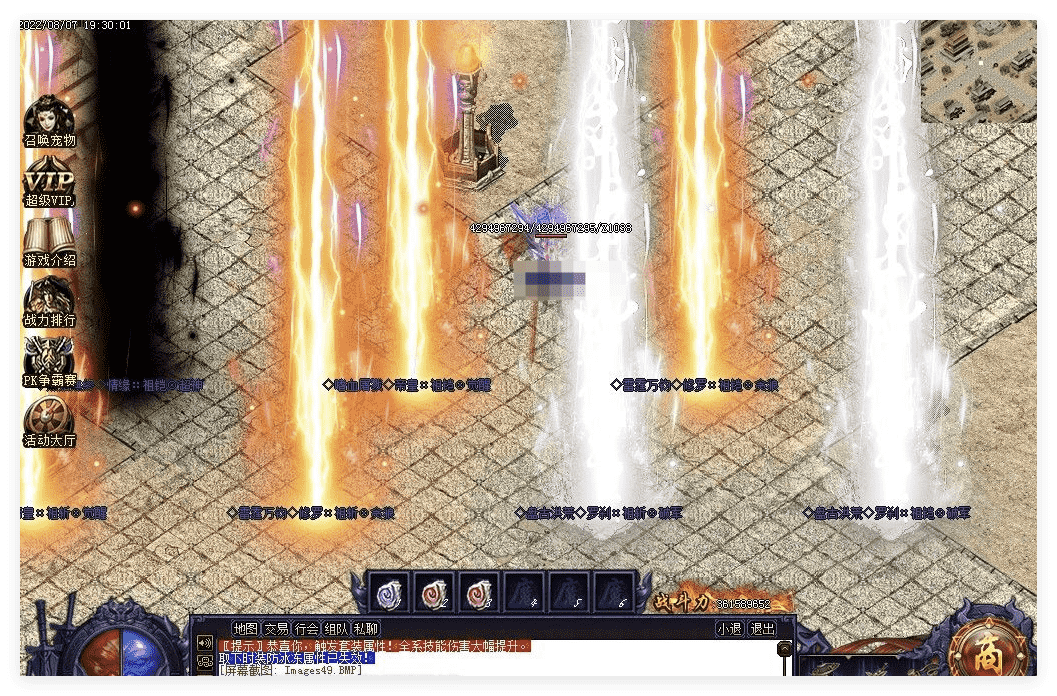Click the 小退 logout-to-character button
Screen dimensions: 1057x696
729,629
